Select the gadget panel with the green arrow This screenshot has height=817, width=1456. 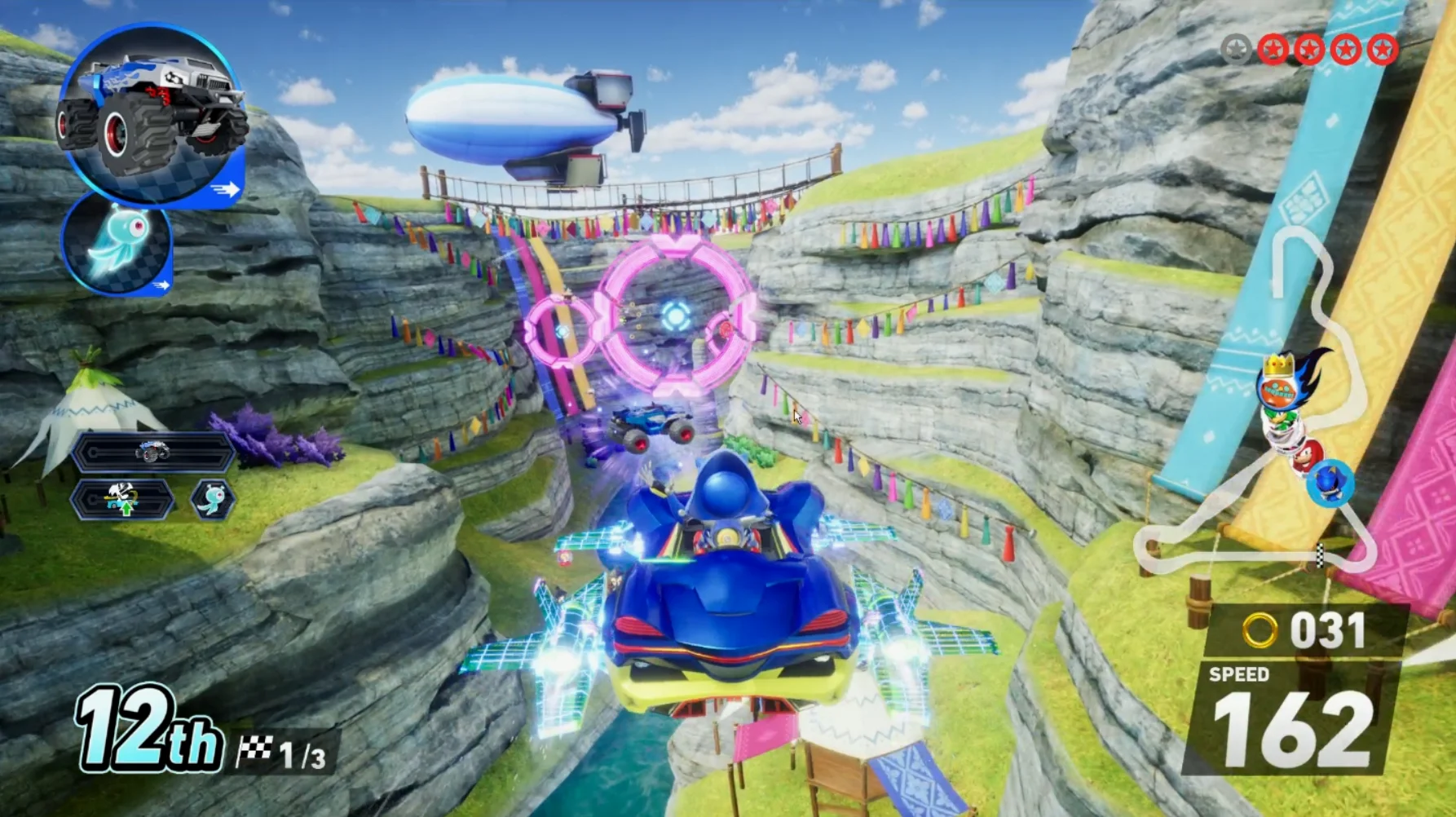coord(123,499)
